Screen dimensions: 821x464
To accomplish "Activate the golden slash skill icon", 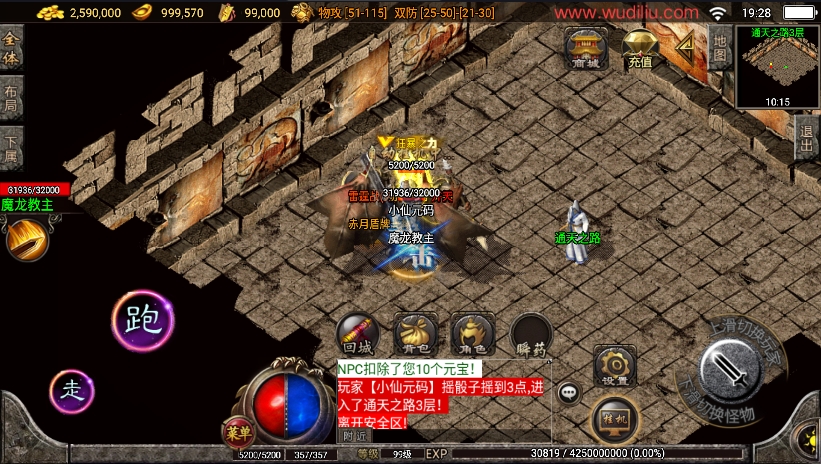I will pyautogui.click(x=25, y=240).
